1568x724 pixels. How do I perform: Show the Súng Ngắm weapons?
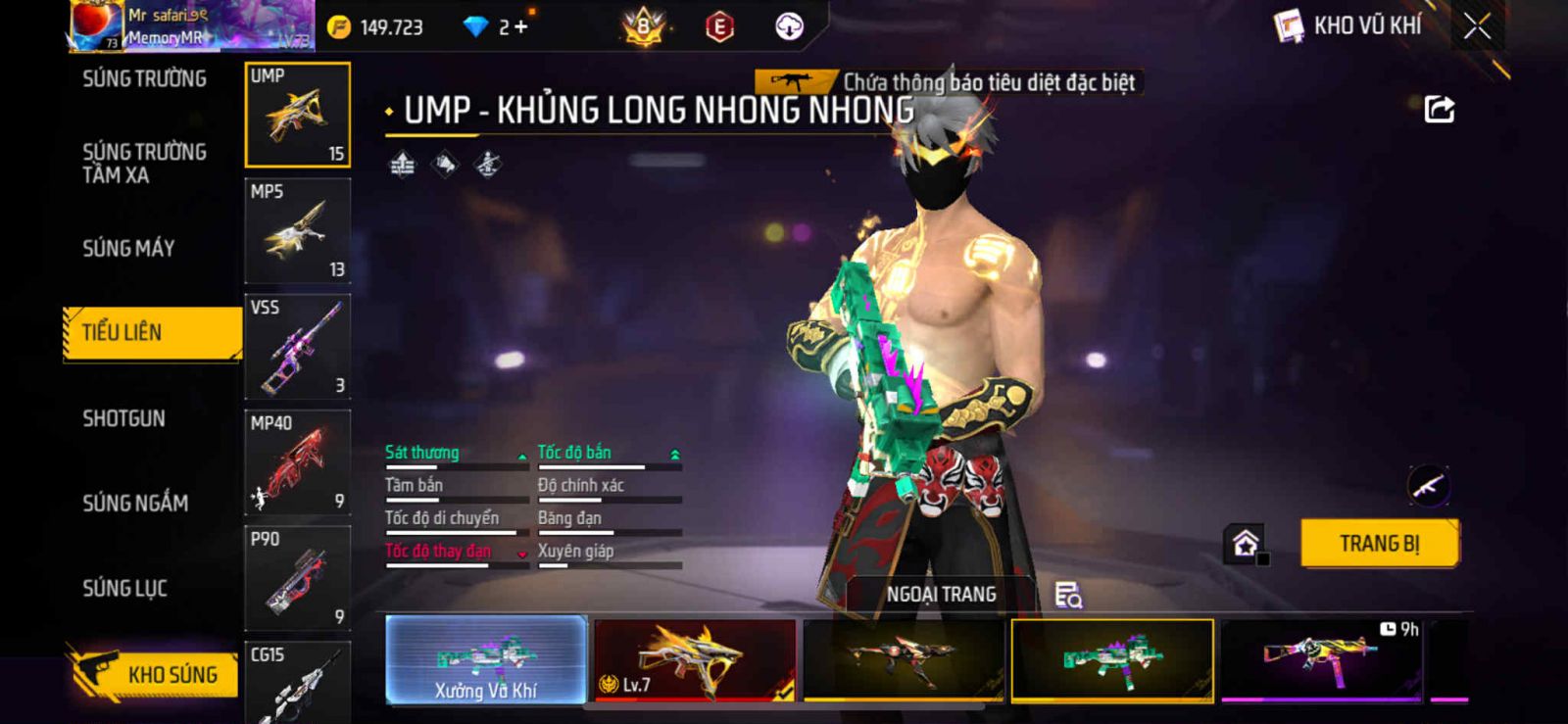(135, 504)
